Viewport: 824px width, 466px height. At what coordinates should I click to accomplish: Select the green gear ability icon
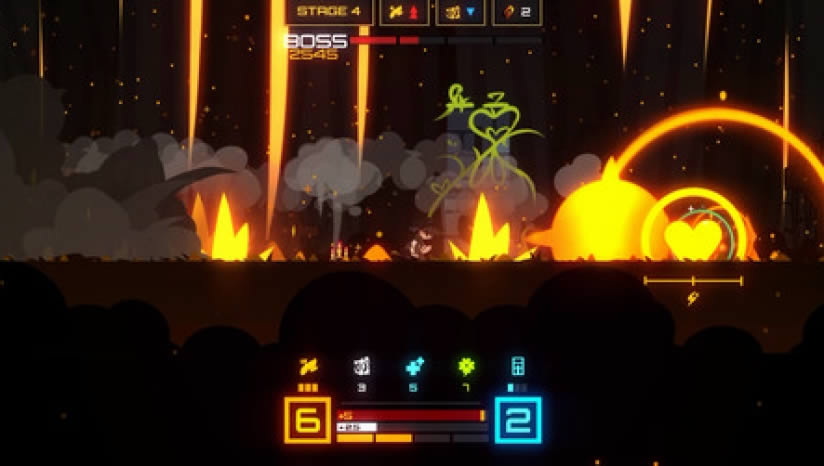point(466,366)
